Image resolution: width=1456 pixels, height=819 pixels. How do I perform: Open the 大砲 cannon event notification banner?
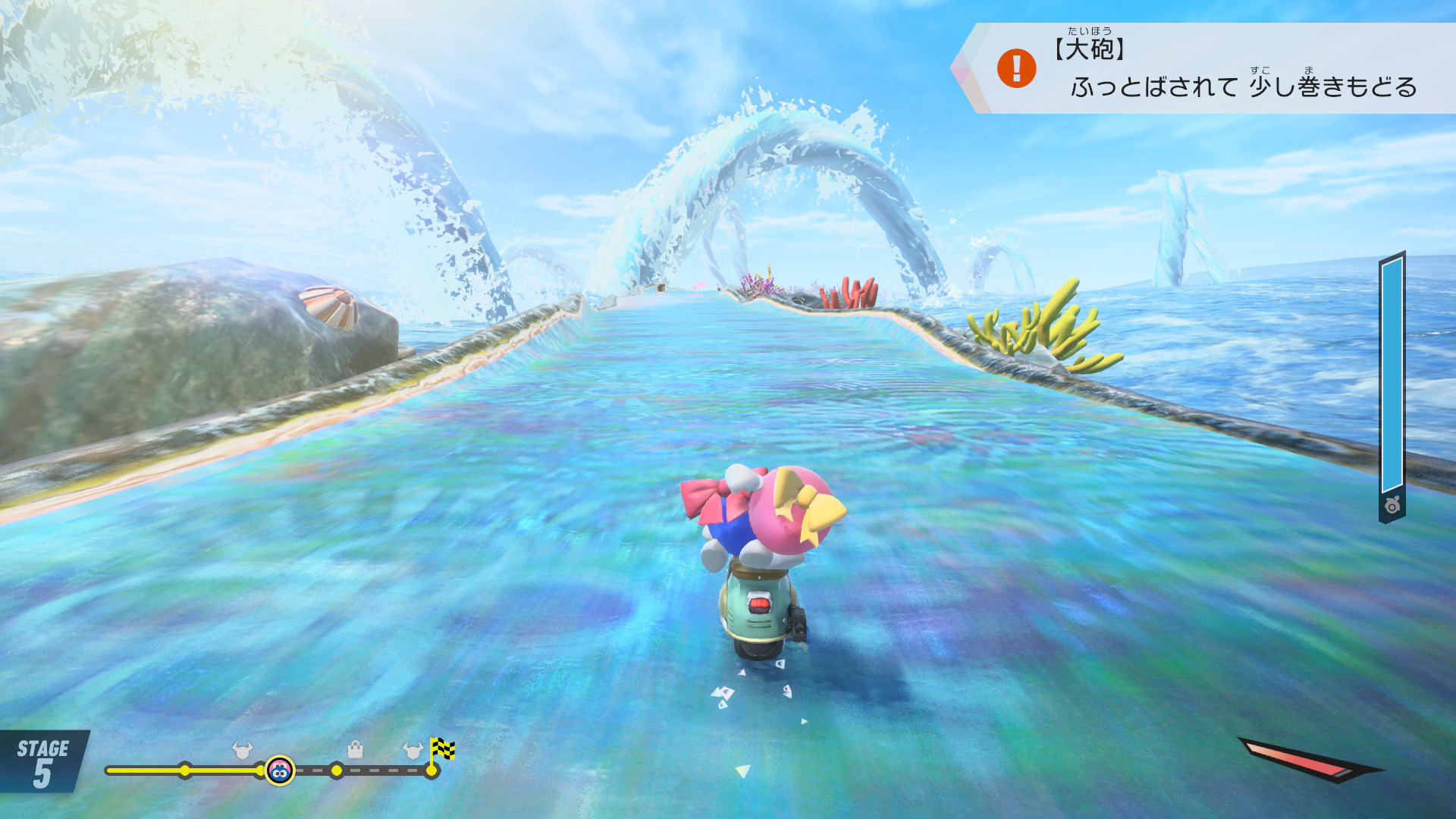pyautogui.click(x=1213, y=68)
